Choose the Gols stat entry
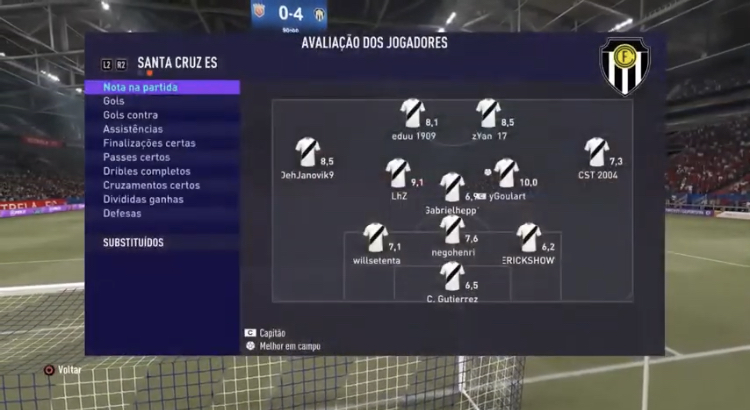This screenshot has width=750, height=410. (x=114, y=101)
